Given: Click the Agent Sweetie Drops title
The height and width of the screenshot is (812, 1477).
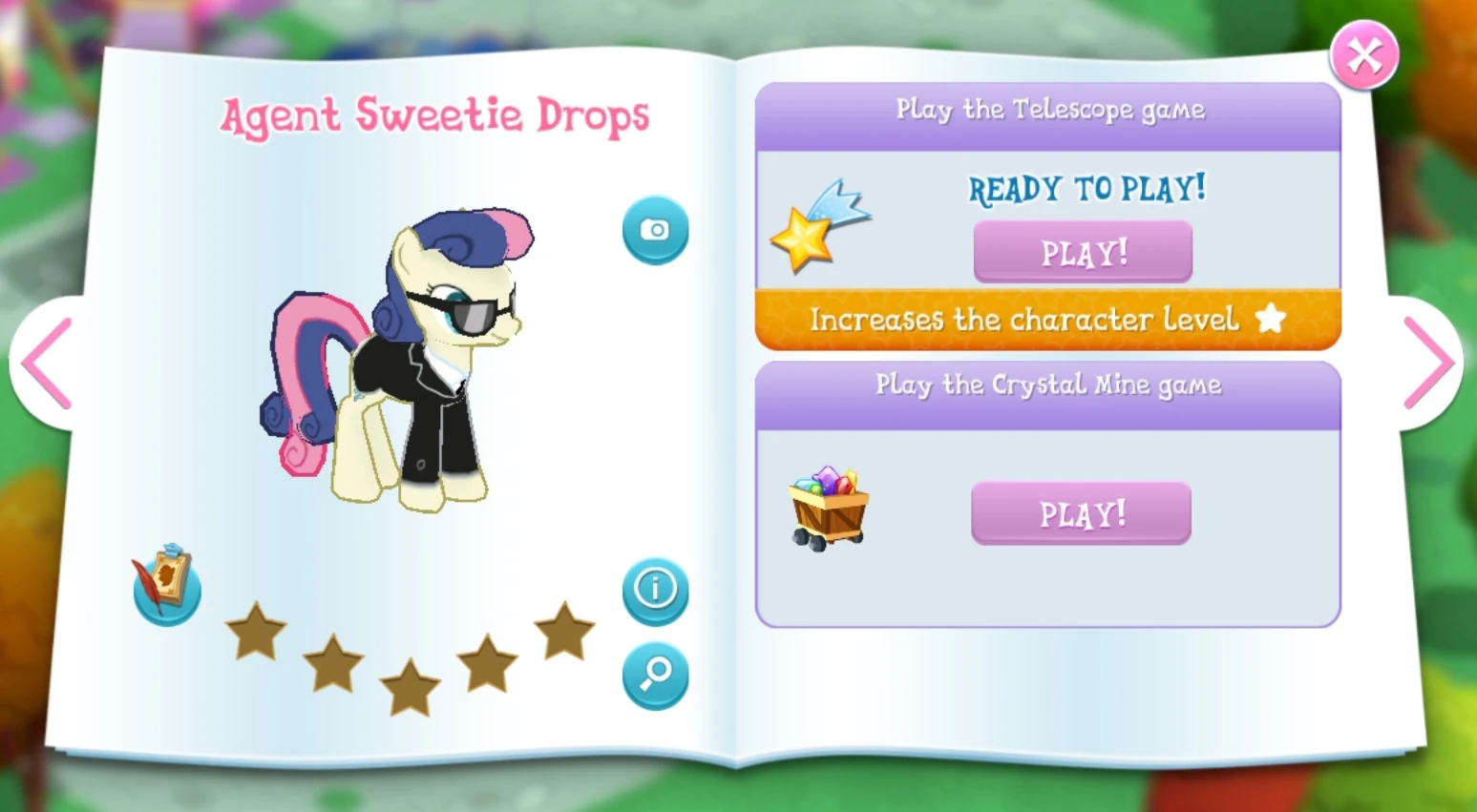Looking at the screenshot, I should pos(435,115).
